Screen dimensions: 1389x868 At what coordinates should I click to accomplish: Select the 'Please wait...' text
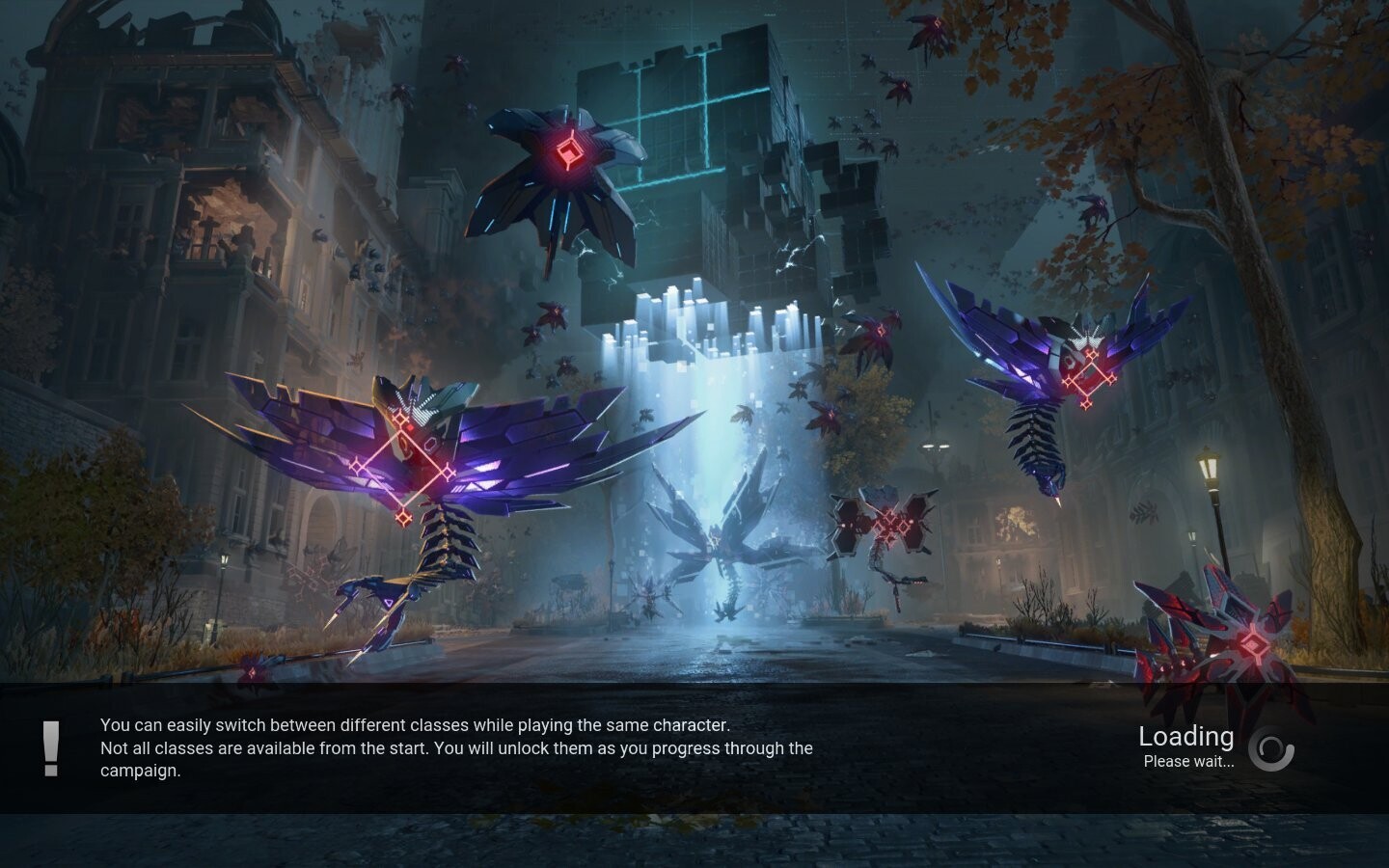(1188, 762)
